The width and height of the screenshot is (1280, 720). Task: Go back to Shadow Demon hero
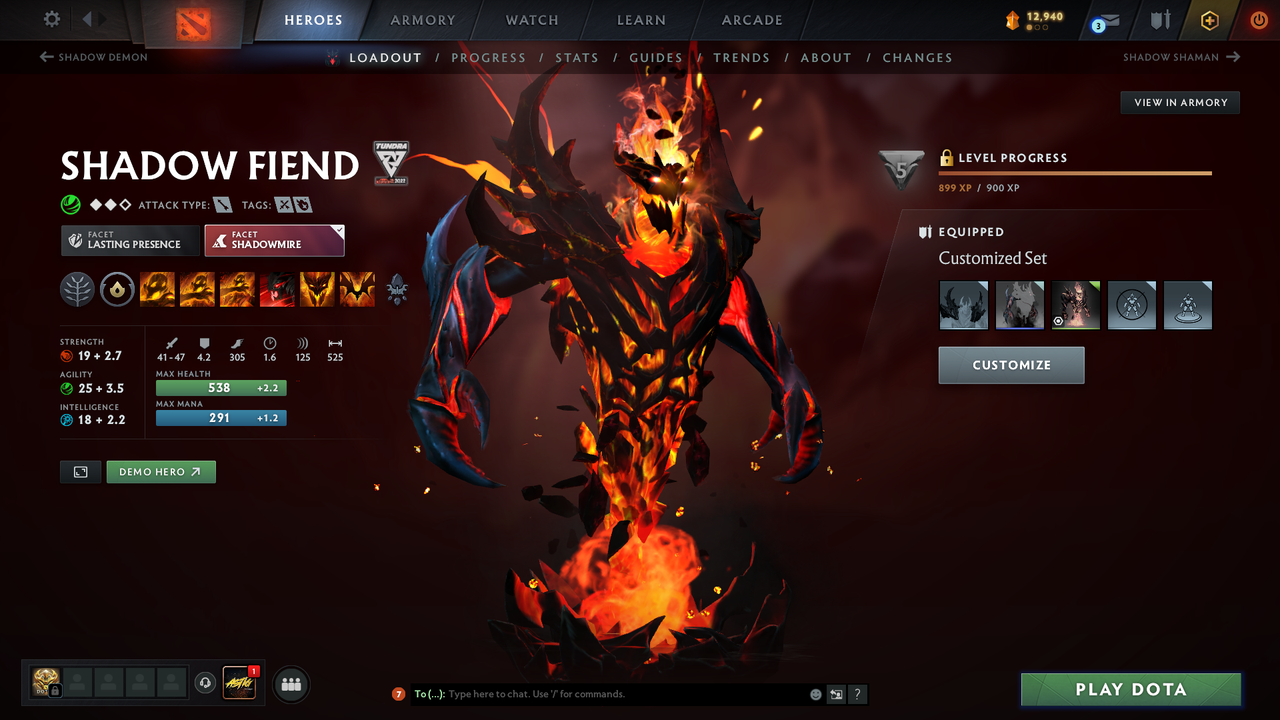pos(93,57)
